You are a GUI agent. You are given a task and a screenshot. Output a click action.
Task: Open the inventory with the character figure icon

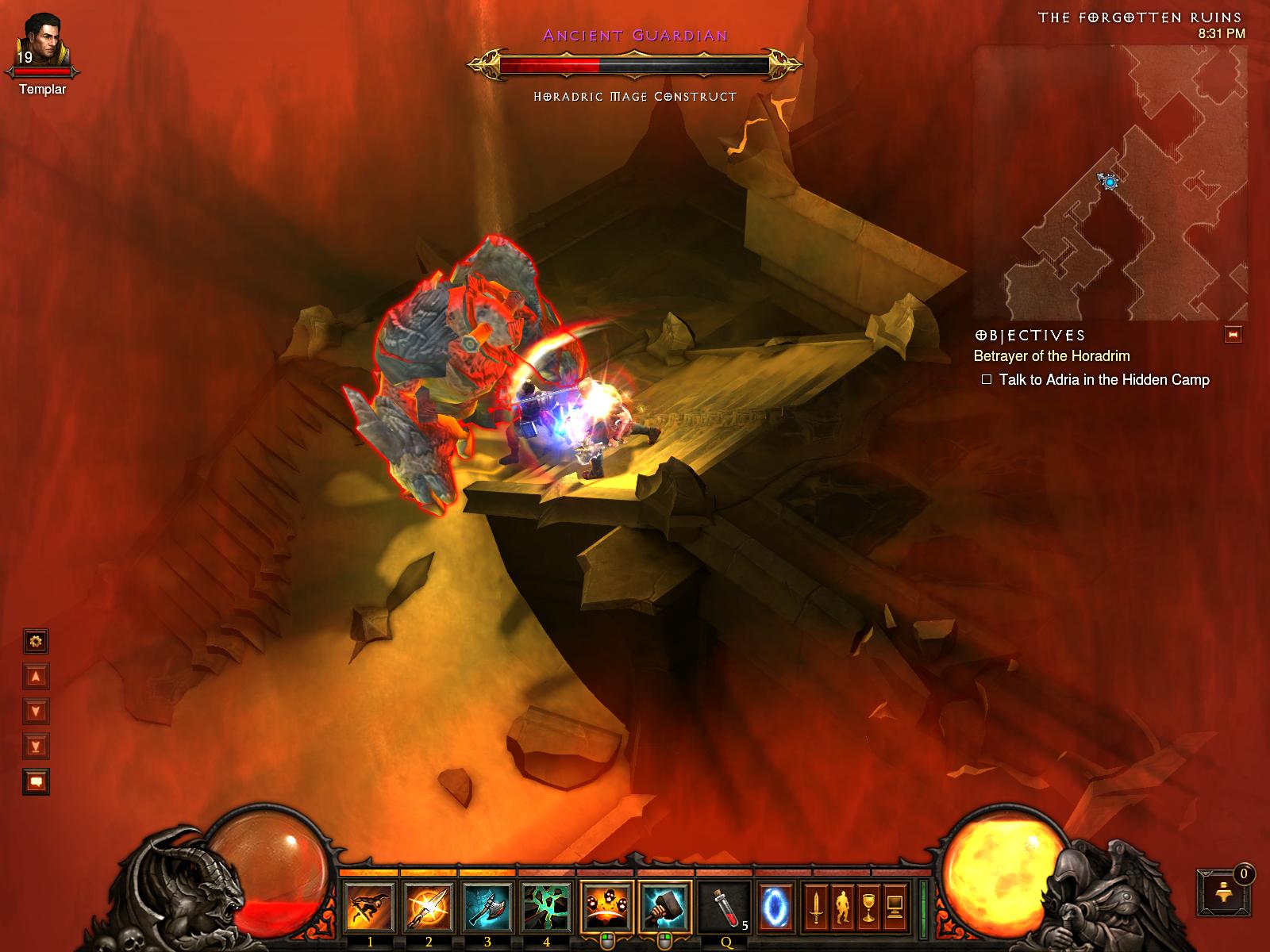(841, 906)
